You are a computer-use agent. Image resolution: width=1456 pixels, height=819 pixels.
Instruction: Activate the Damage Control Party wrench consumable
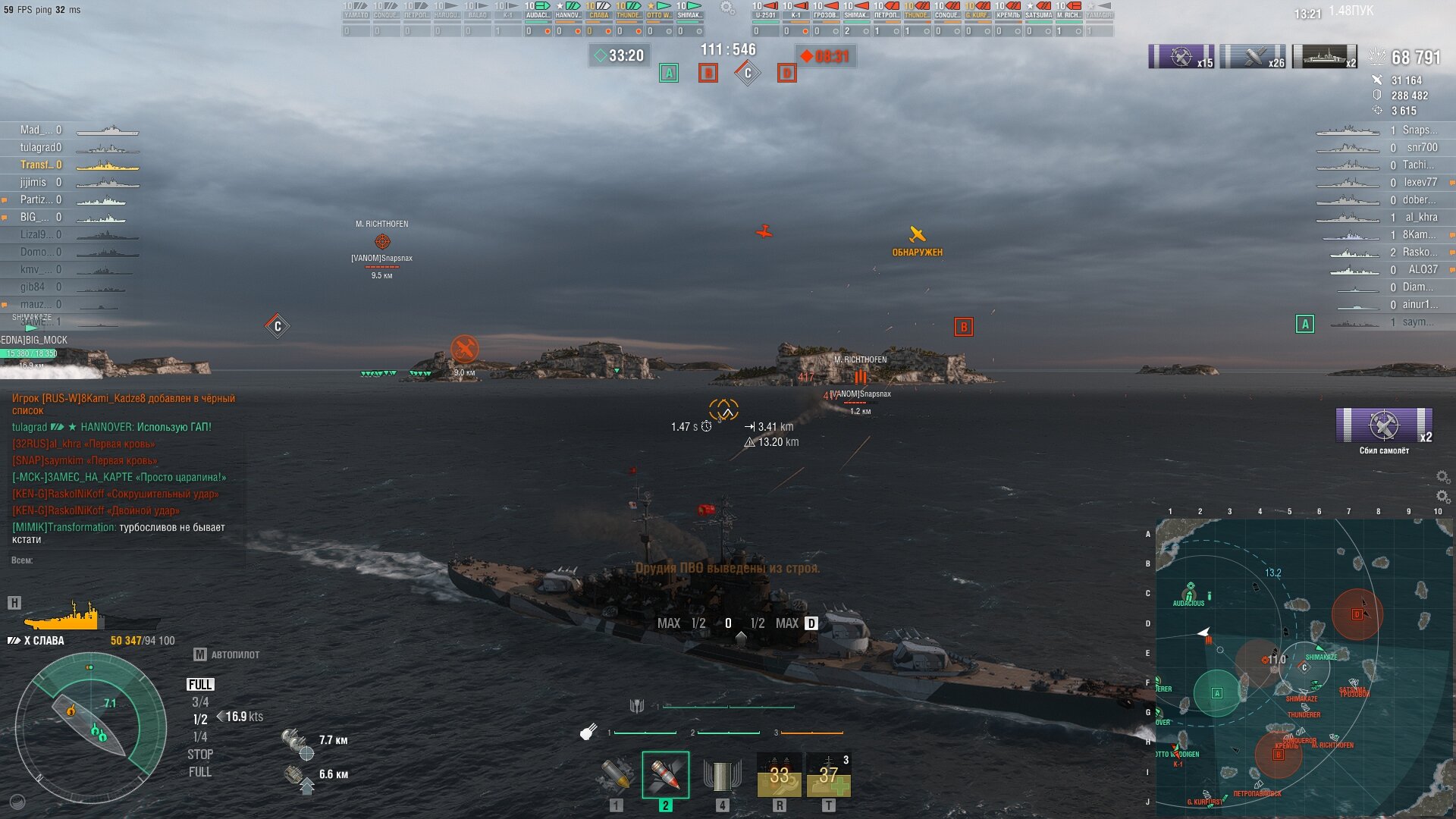(x=779, y=775)
